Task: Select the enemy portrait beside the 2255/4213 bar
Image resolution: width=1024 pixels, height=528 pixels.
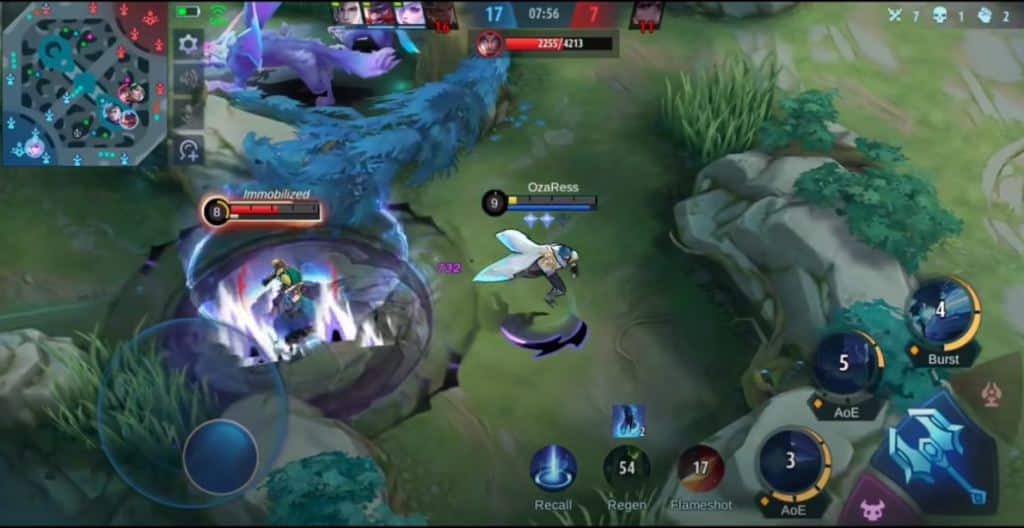Action: (x=488, y=44)
